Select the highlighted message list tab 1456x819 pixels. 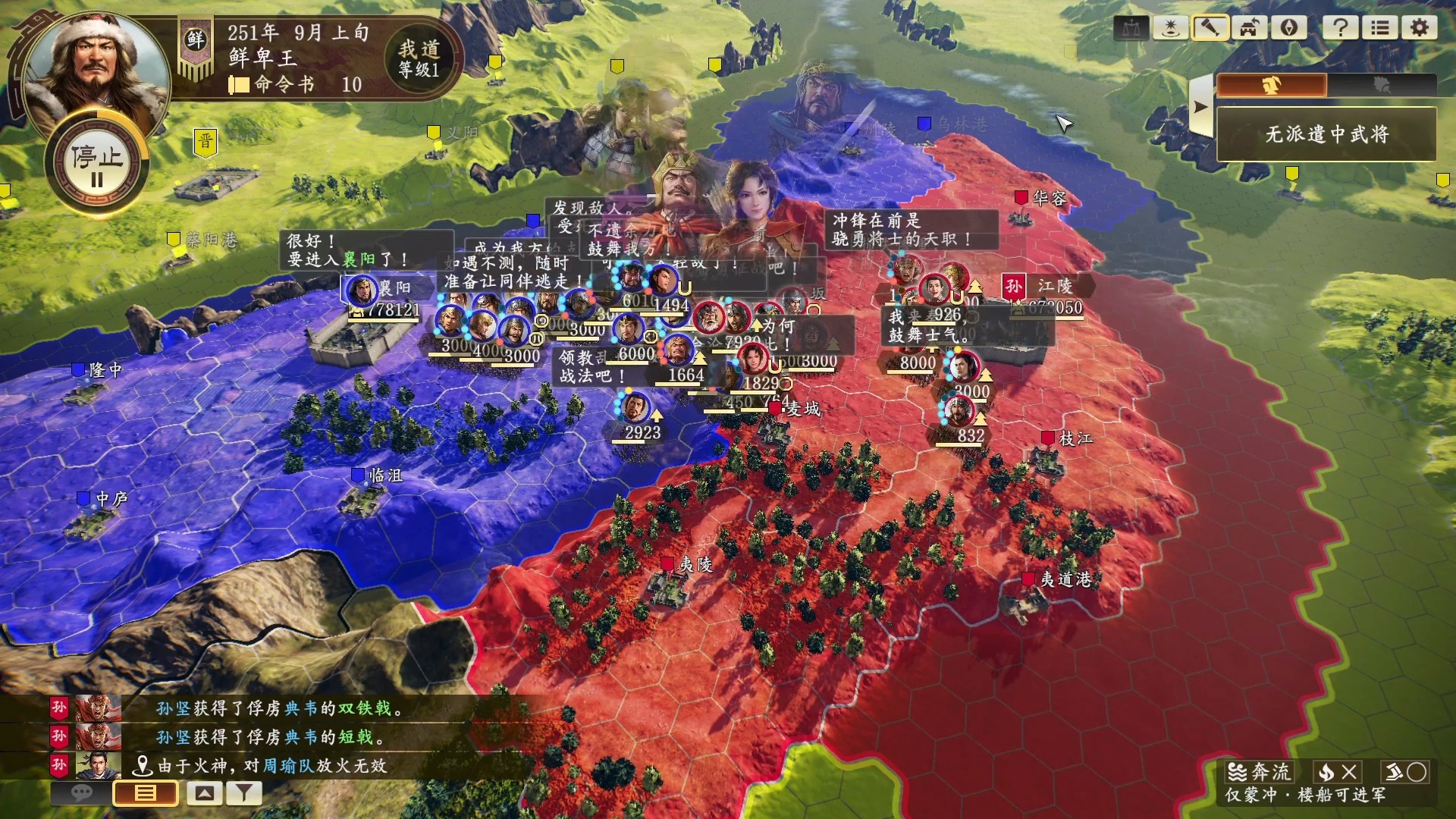pyautogui.click(x=146, y=793)
